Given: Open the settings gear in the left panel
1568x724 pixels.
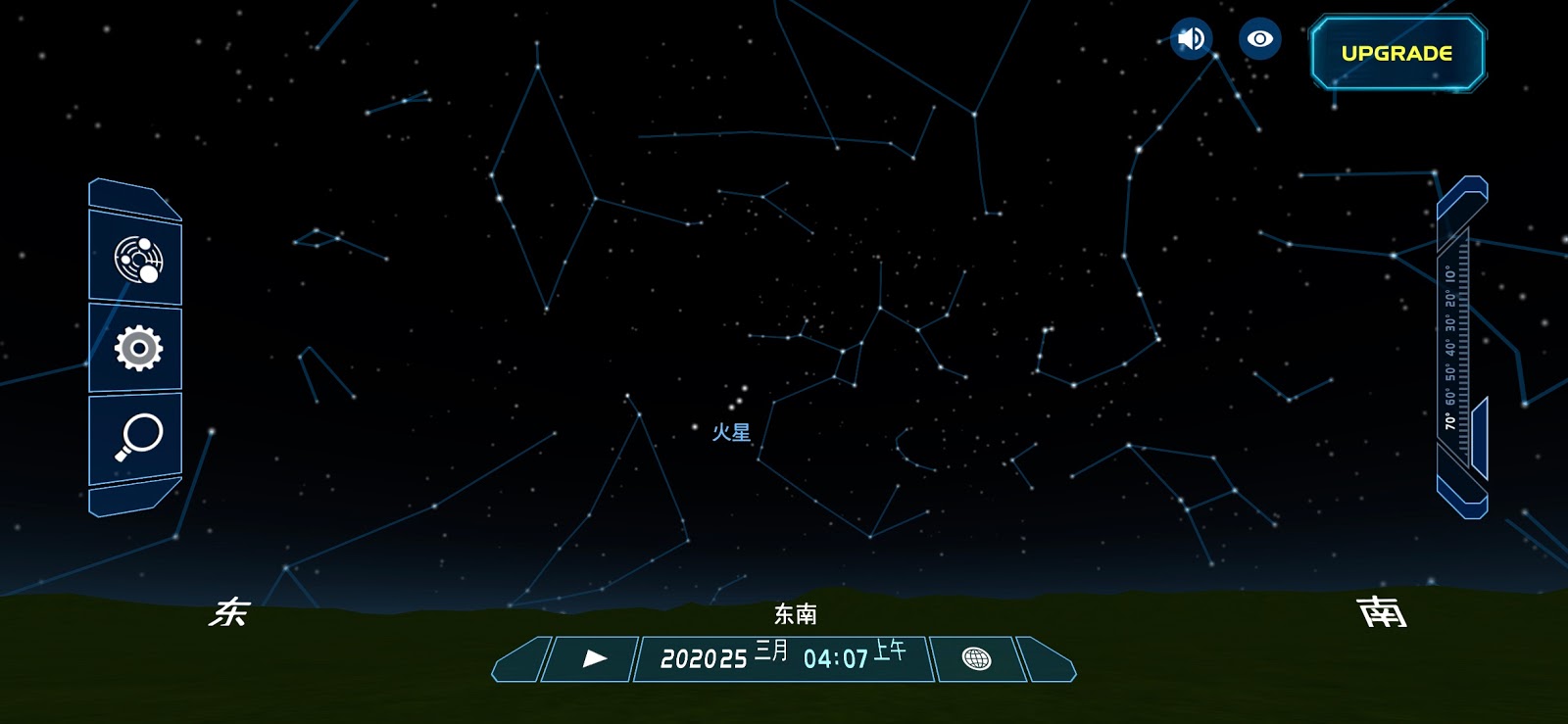Looking at the screenshot, I should [x=137, y=350].
